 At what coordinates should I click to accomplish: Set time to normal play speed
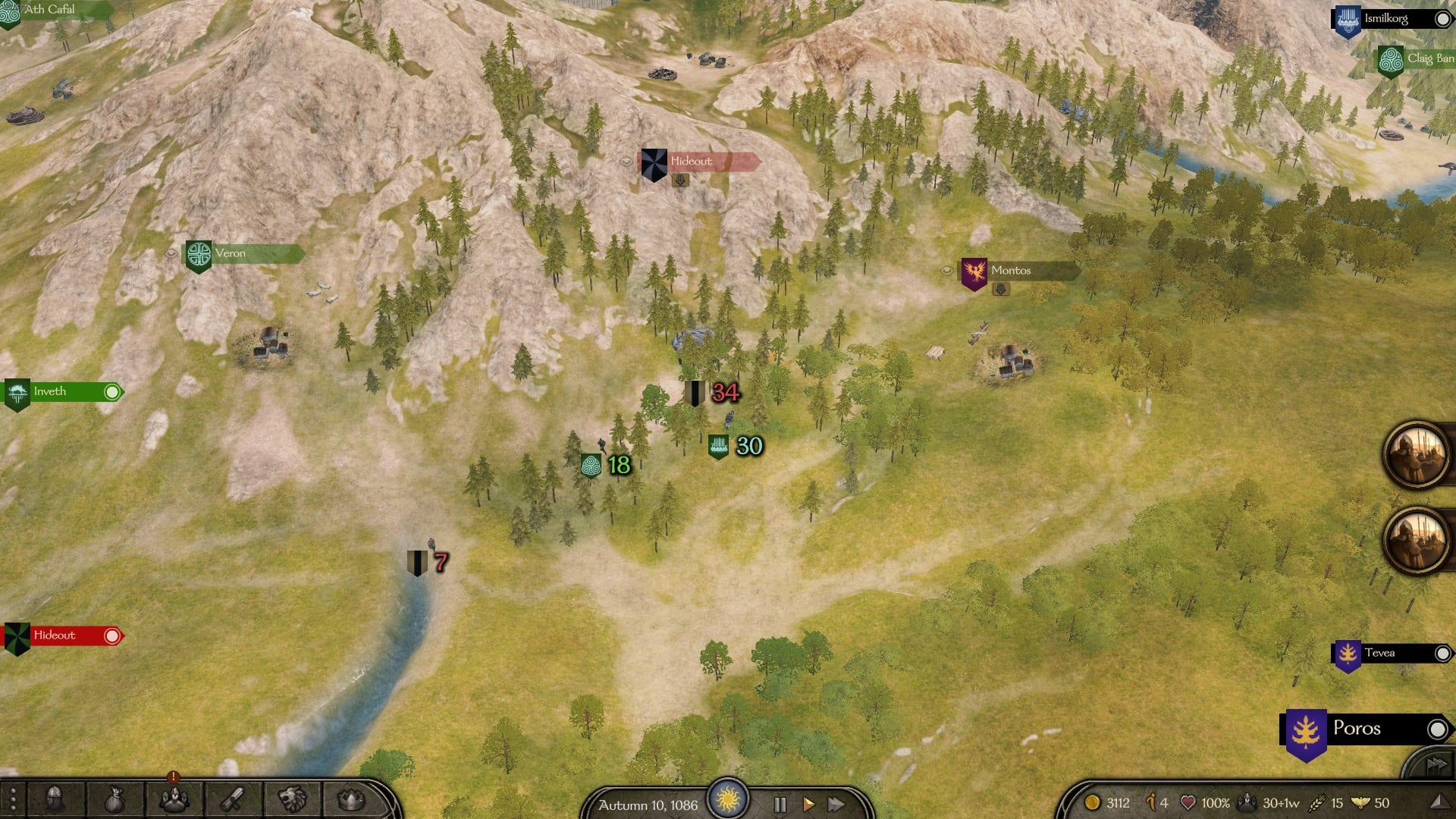(x=808, y=805)
